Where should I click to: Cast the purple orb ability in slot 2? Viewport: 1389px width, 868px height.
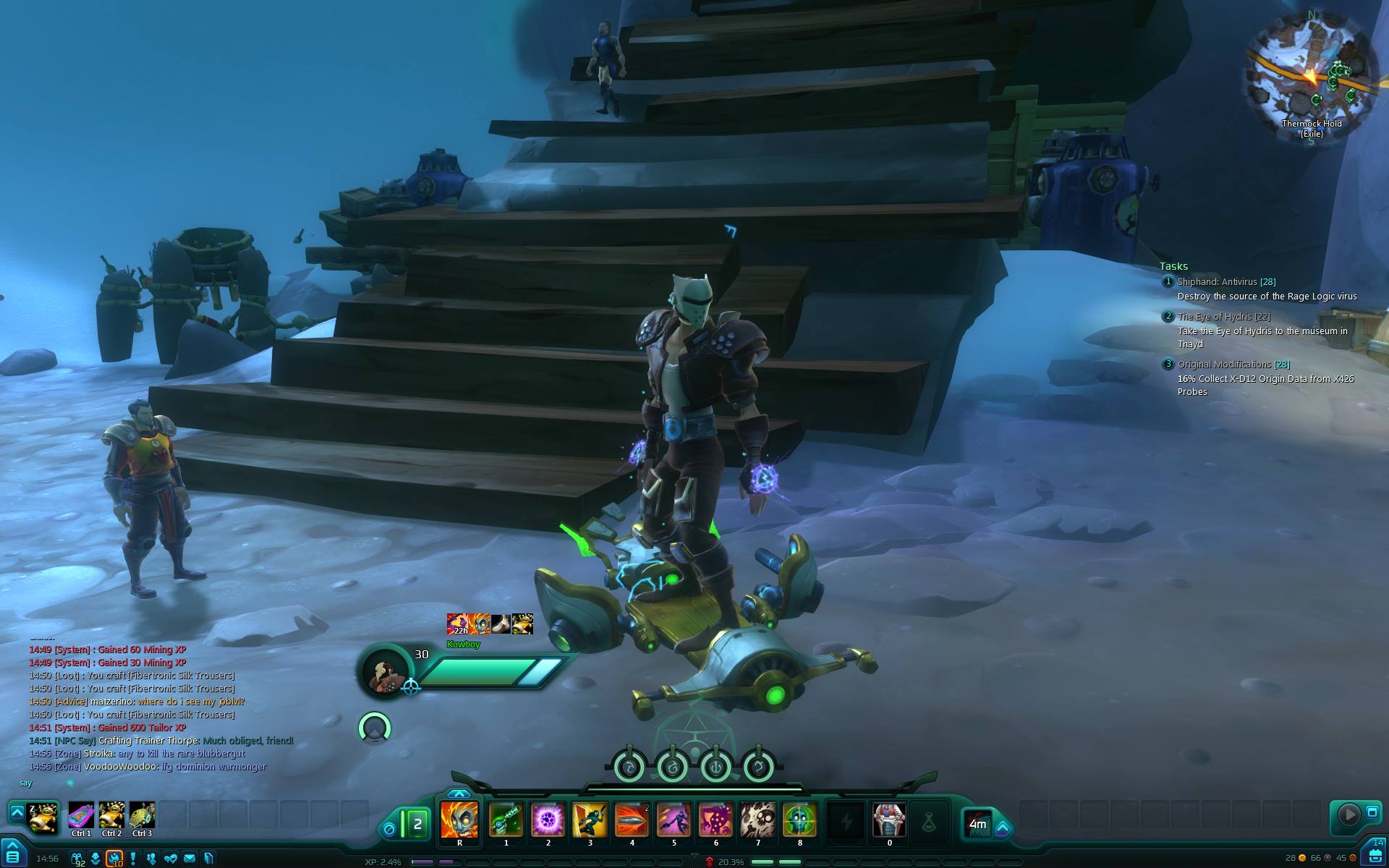(x=548, y=820)
